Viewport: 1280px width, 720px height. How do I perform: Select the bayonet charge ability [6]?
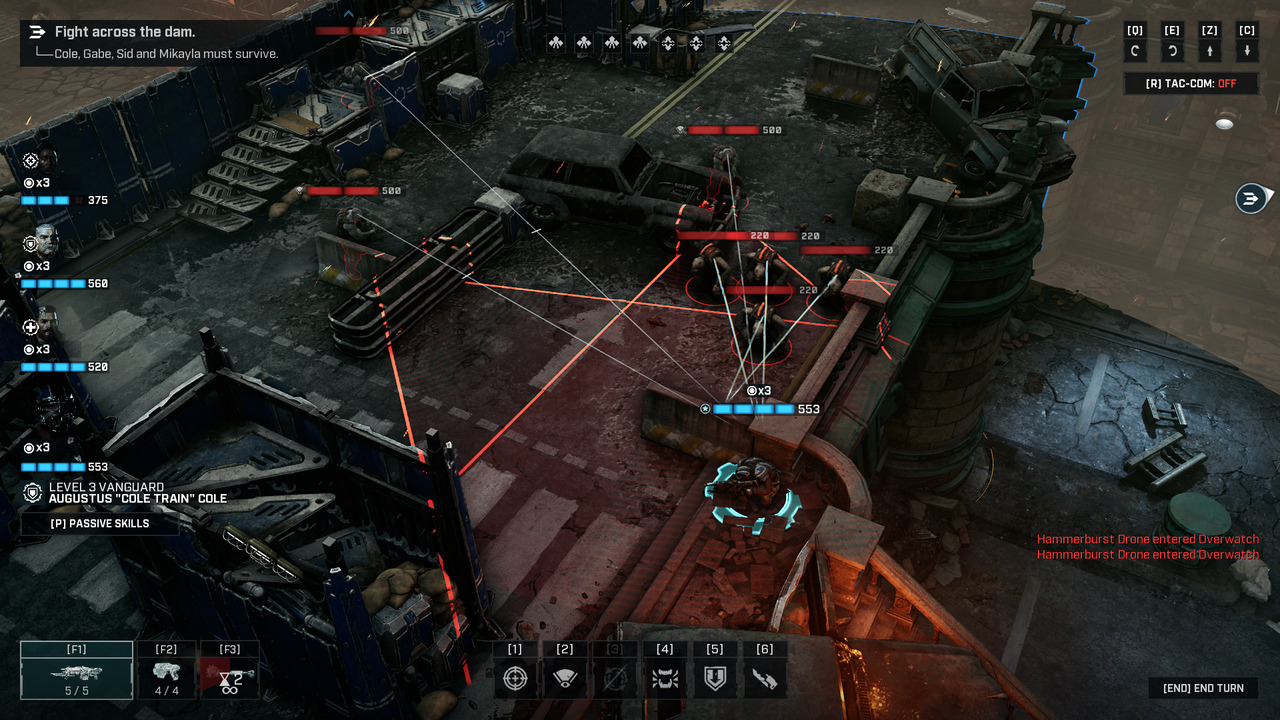[x=765, y=677]
